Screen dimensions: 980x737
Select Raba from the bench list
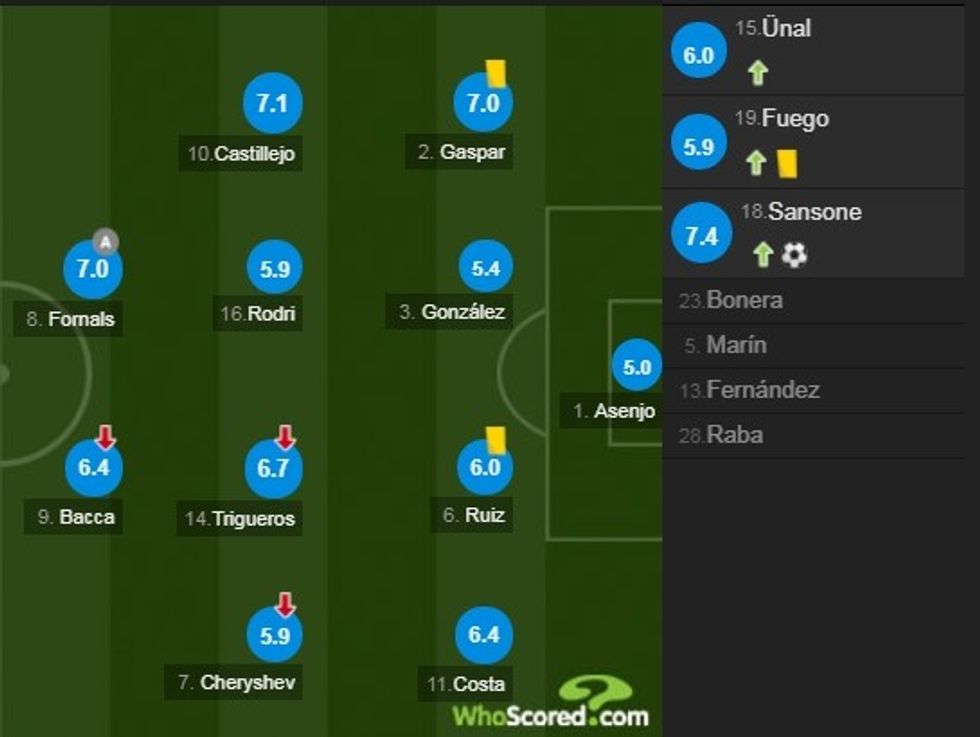pyautogui.click(x=734, y=435)
